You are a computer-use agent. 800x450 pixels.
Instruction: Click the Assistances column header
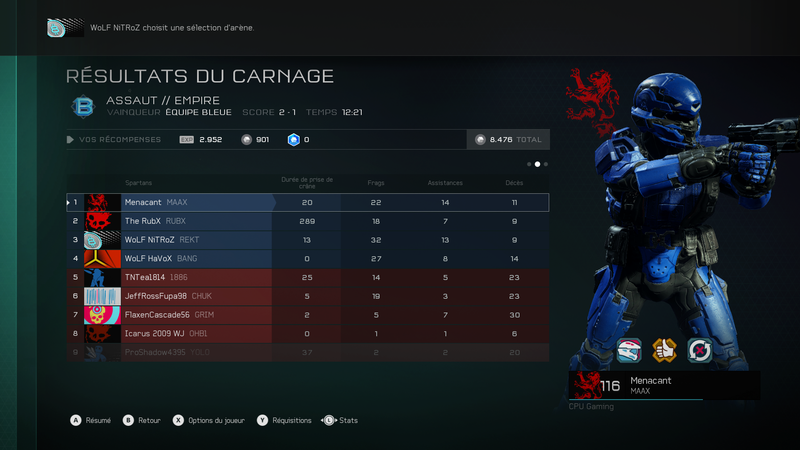point(445,183)
